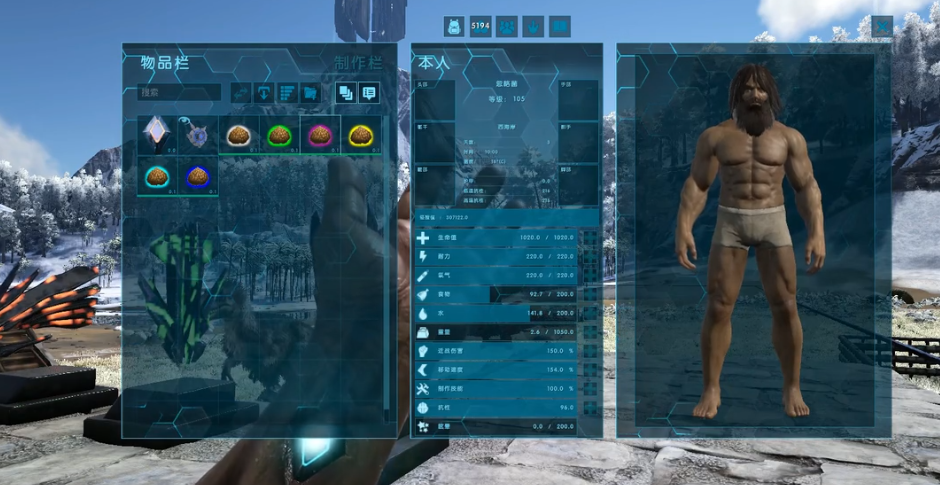Click the drop-all down-arrow button
Screen dimensions: 940x485
(x=265, y=93)
